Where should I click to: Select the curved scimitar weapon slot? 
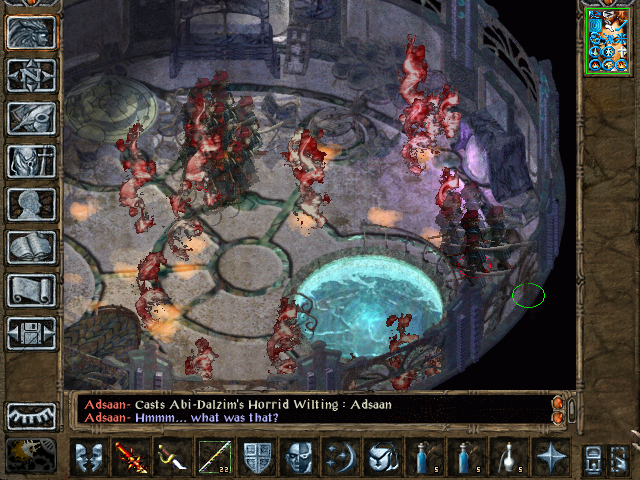click(x=172, y=457)
